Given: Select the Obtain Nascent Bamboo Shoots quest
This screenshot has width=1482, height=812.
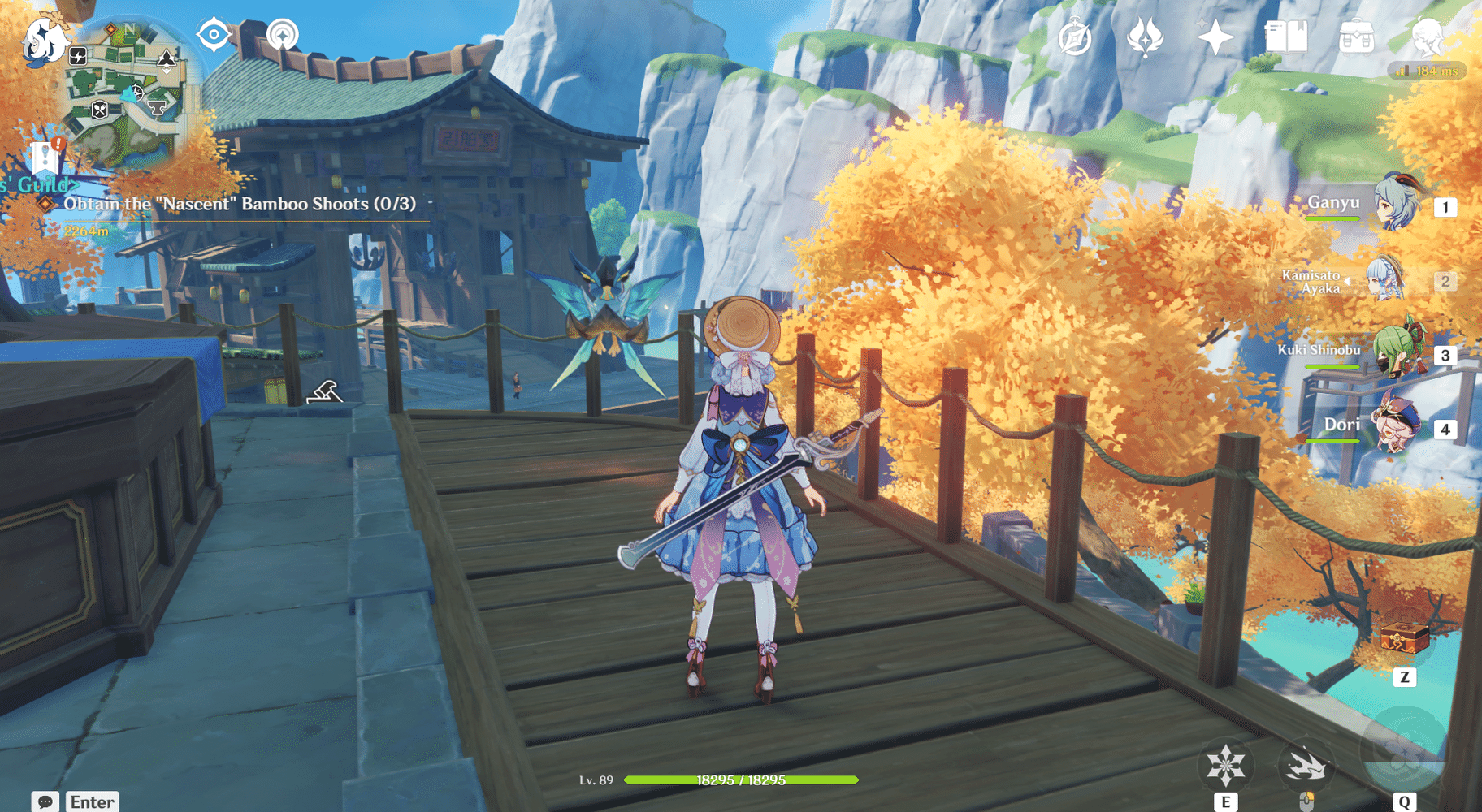Looking at the screenshot, I should [240, 205].
